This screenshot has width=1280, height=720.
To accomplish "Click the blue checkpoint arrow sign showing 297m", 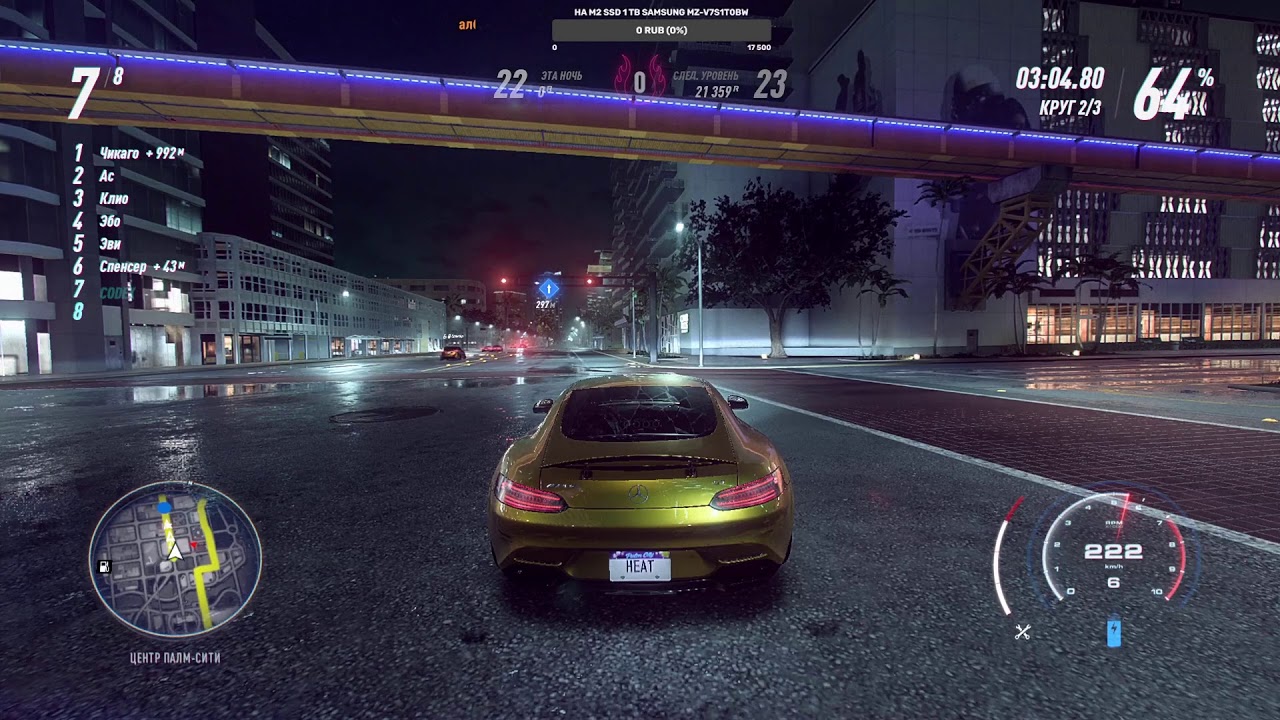I will coord(548,290).
